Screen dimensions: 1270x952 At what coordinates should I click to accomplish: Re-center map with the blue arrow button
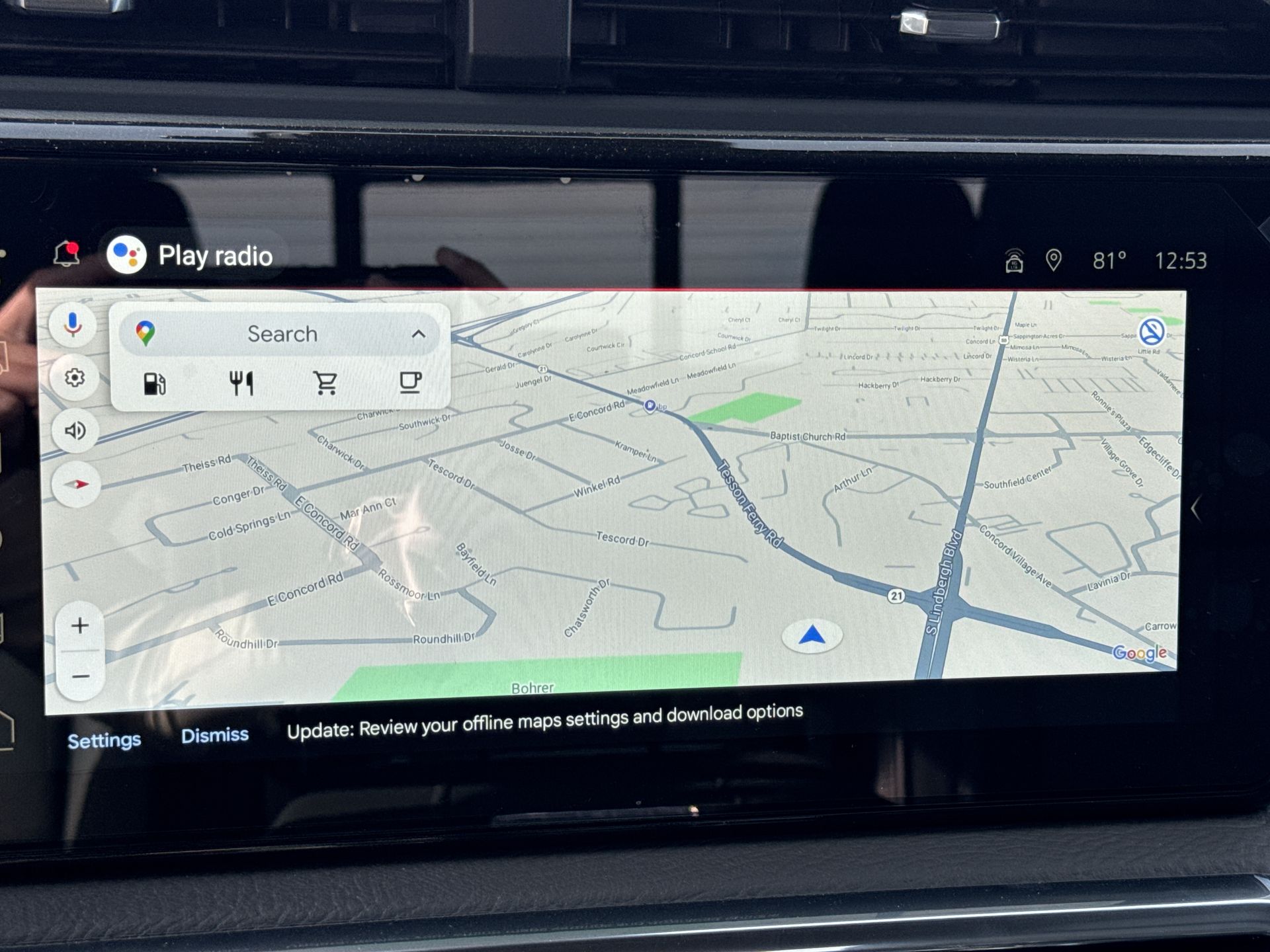pyautogui.click(x=812, y=636)
